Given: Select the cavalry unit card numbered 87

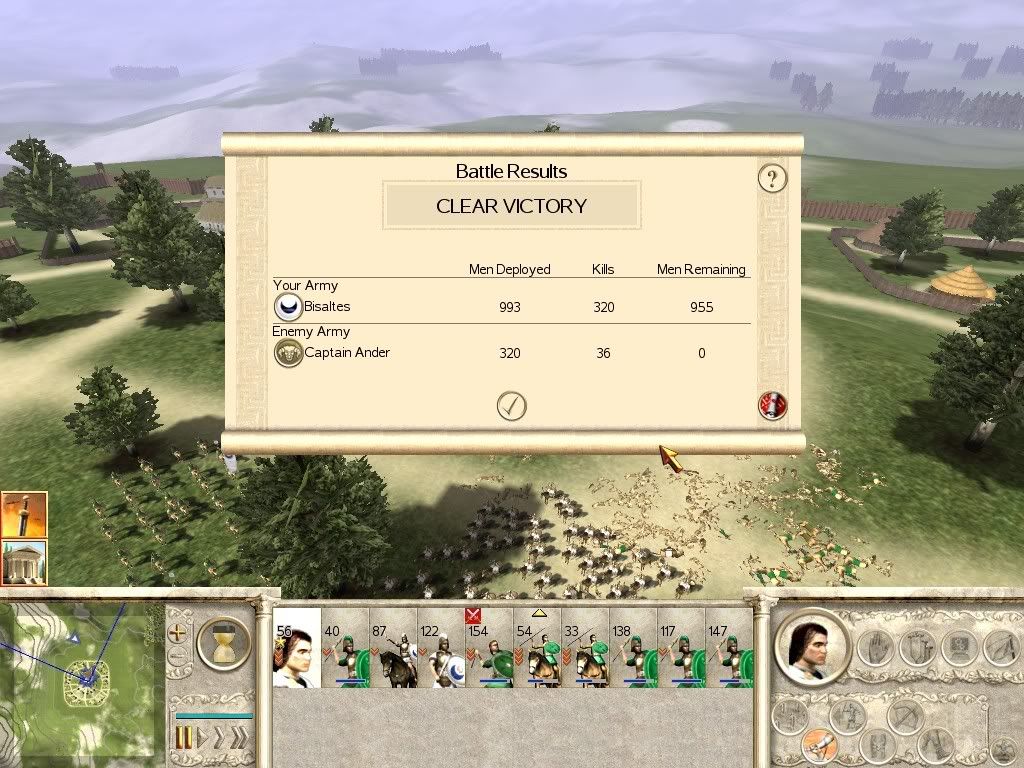Looking at the screenshot, I should point(393,648).
